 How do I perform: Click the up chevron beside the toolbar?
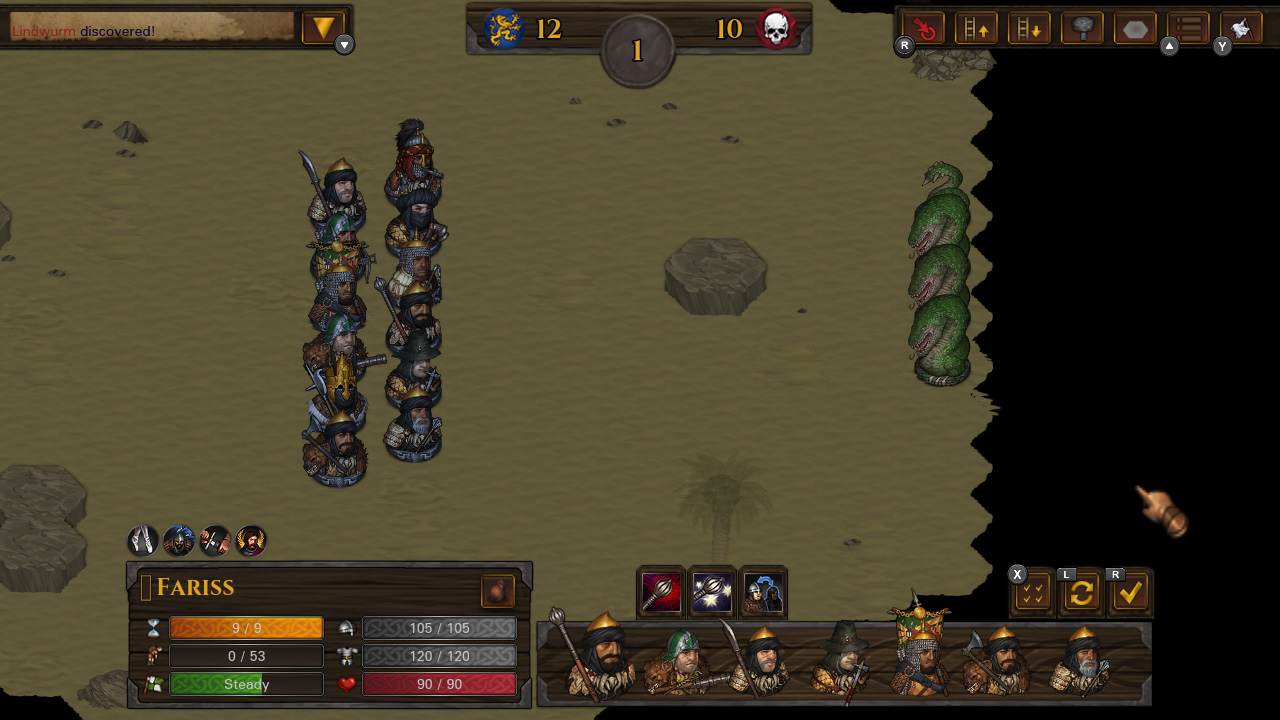click(x=1170, y=46)
